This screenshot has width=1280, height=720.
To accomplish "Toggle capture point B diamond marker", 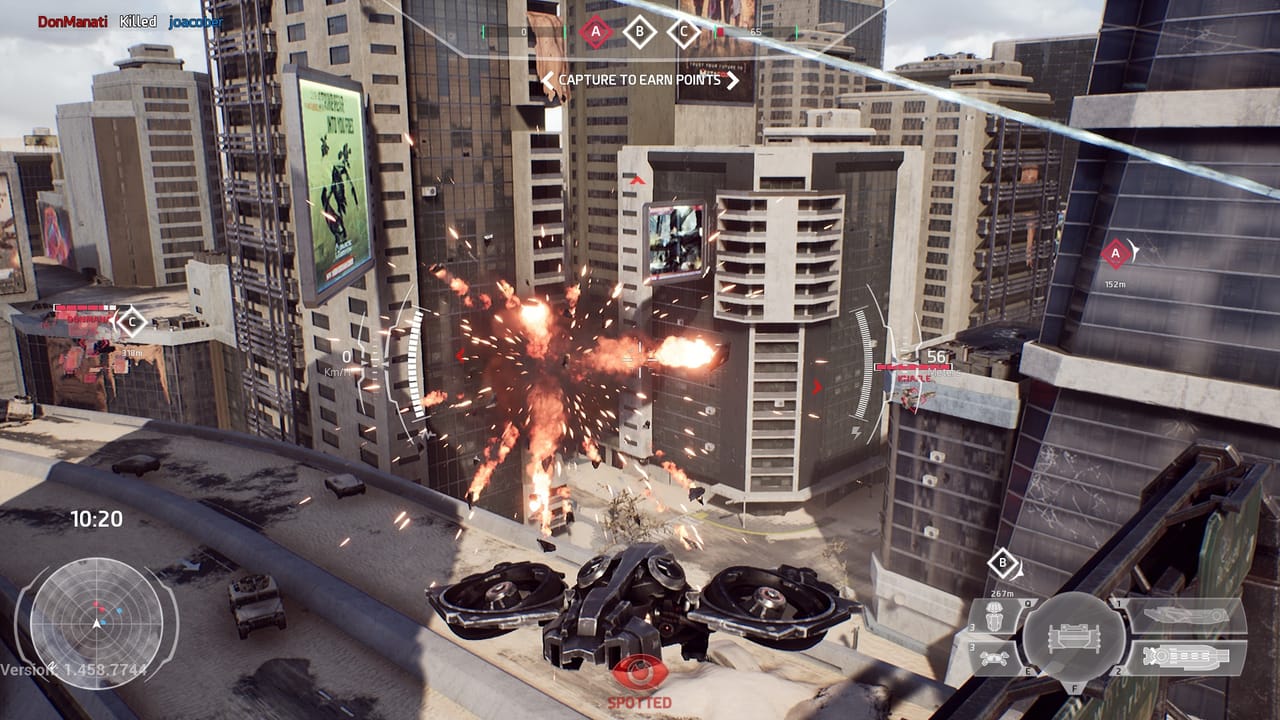I will click(640, 31).
